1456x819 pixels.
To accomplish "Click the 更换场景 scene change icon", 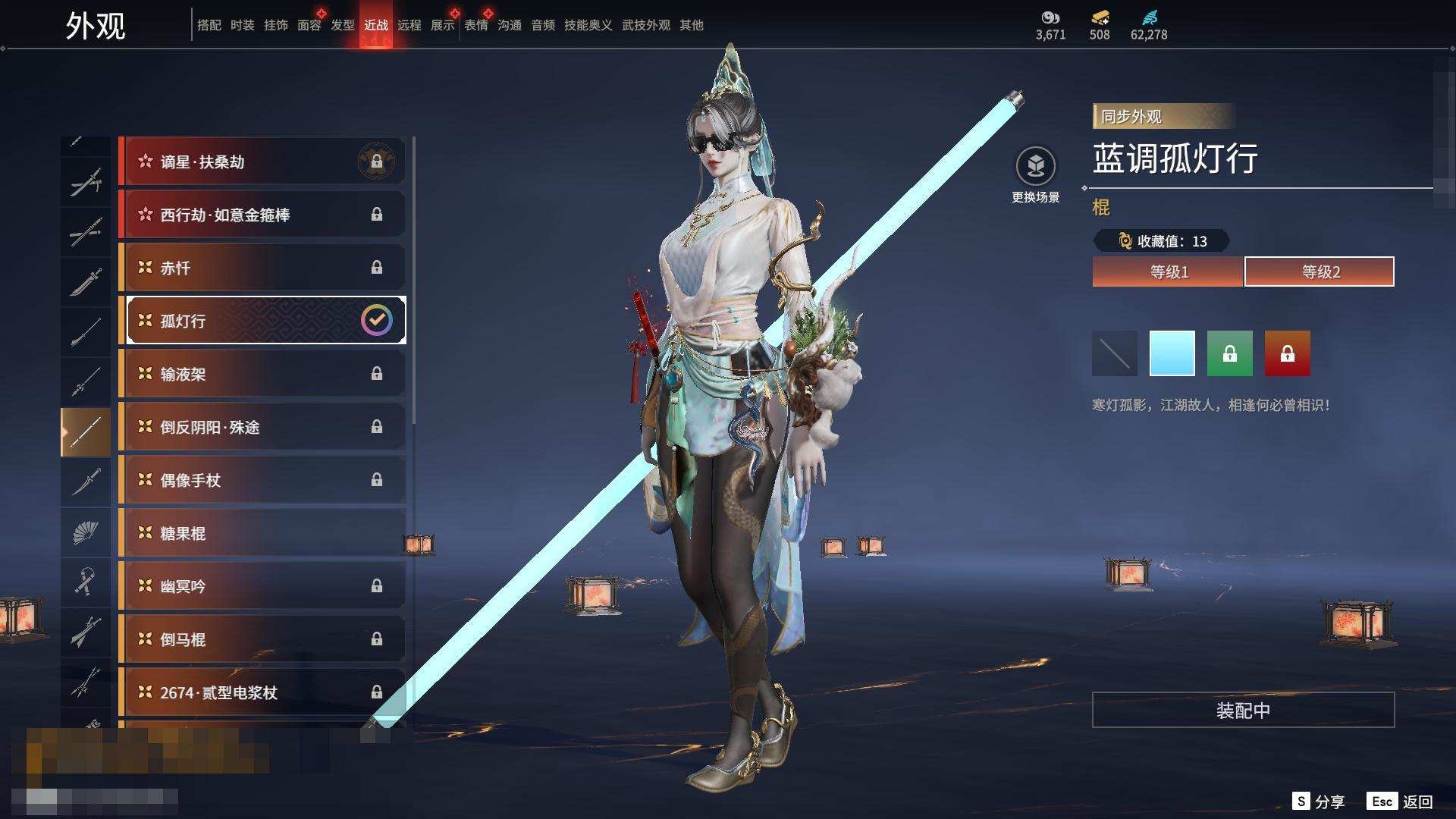I will click(1035, 167).
